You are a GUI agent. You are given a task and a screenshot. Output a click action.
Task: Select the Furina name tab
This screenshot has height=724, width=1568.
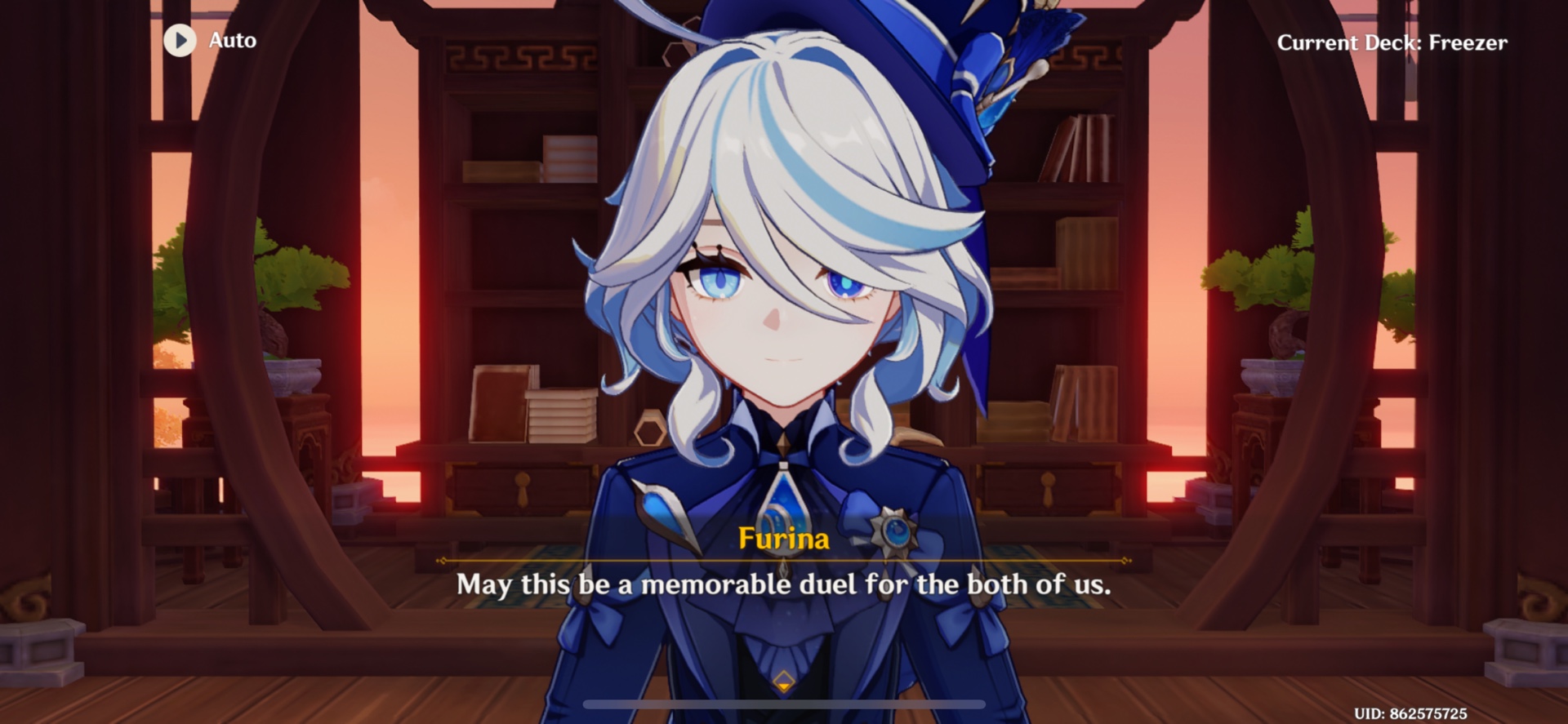[782, 539]
